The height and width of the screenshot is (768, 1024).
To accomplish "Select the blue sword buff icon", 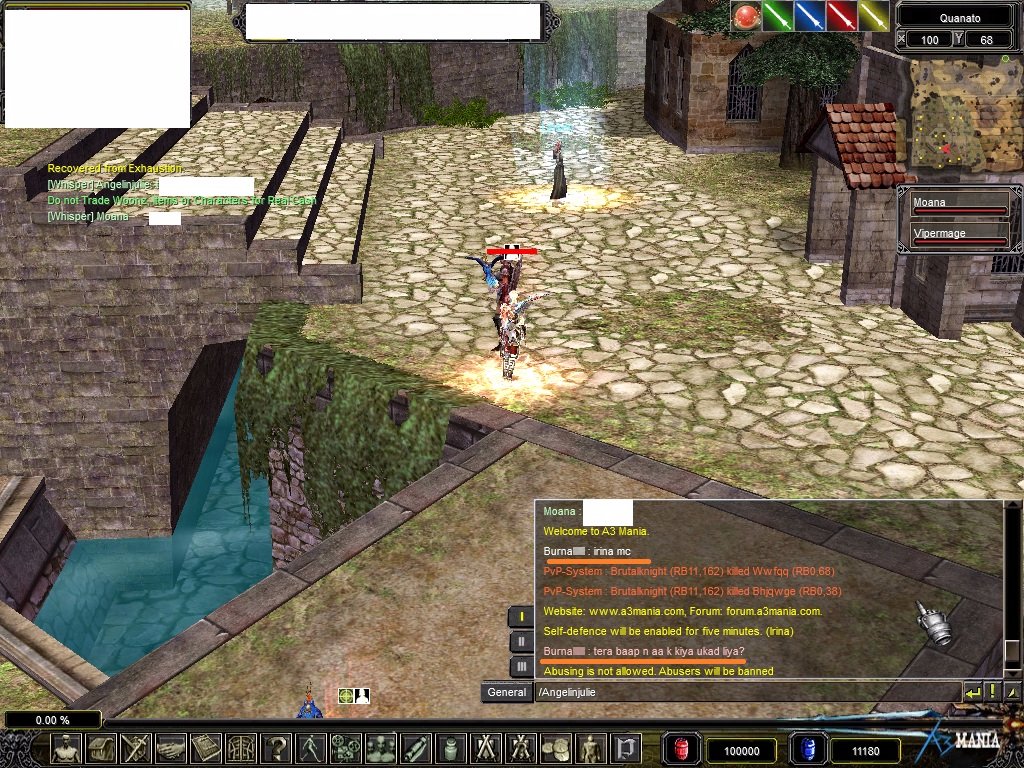I will [809, 16].
